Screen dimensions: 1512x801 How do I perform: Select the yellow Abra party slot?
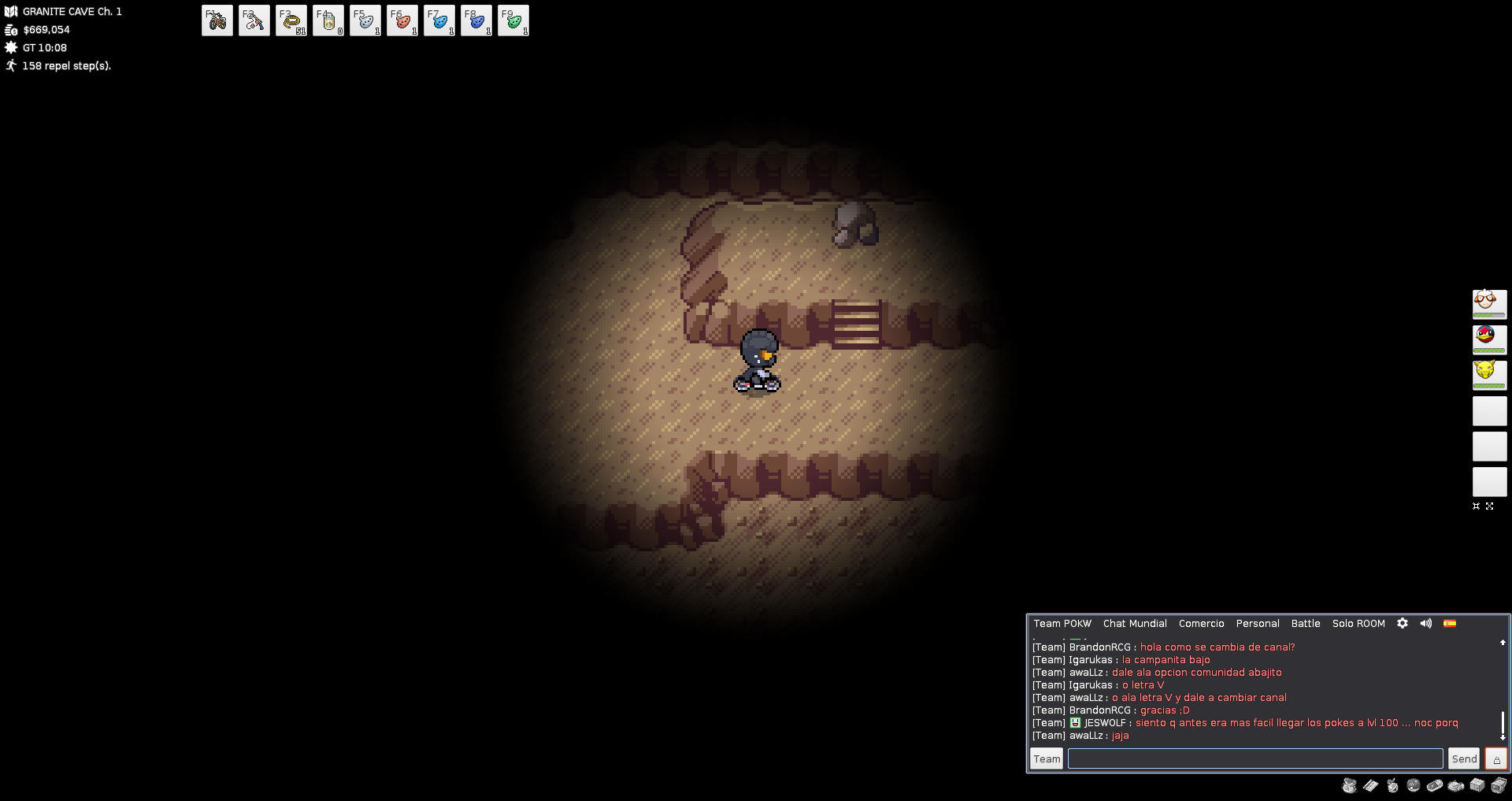1489,375
